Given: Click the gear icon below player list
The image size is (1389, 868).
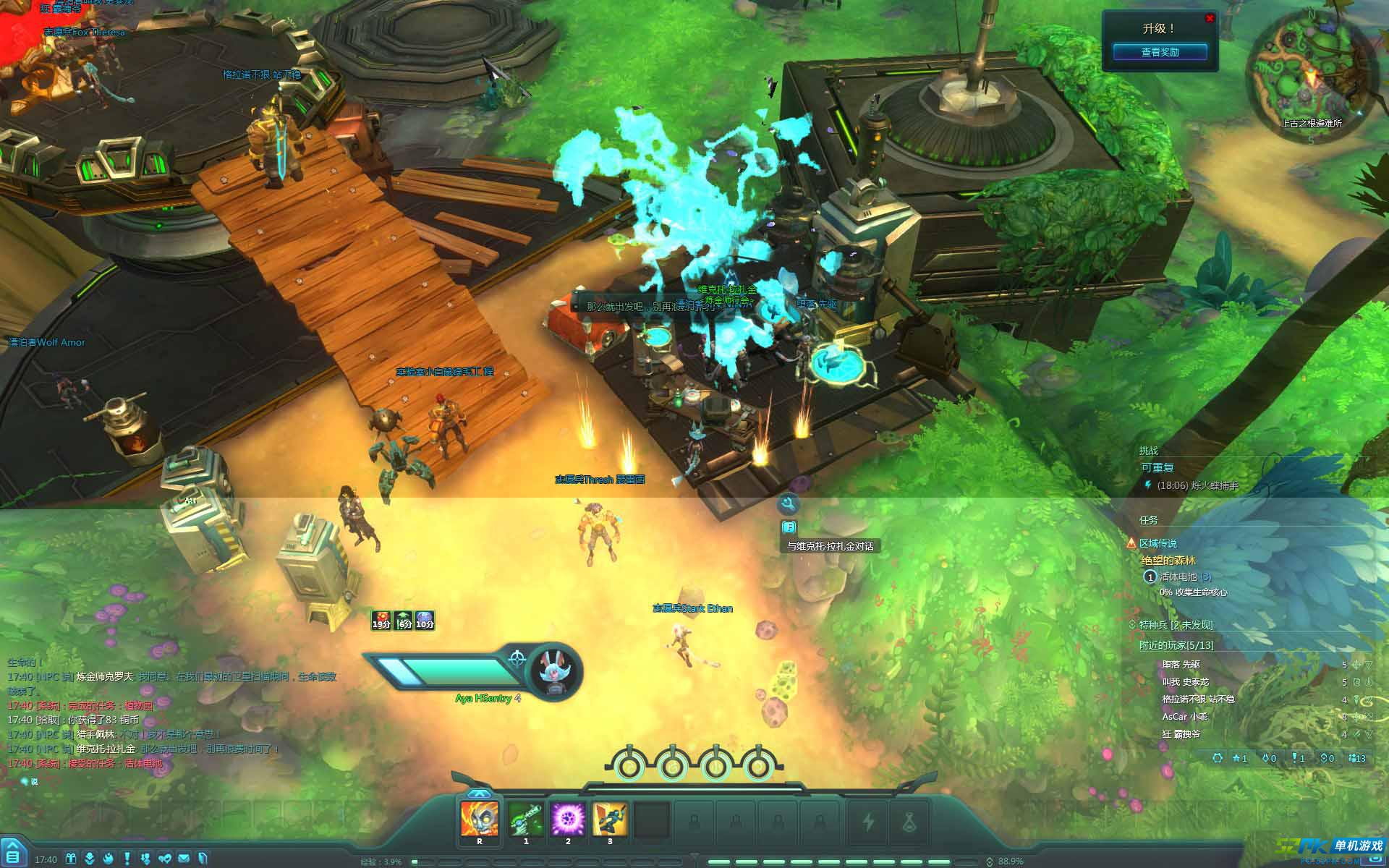Looking at the screenshot, I should [1218, 758].
